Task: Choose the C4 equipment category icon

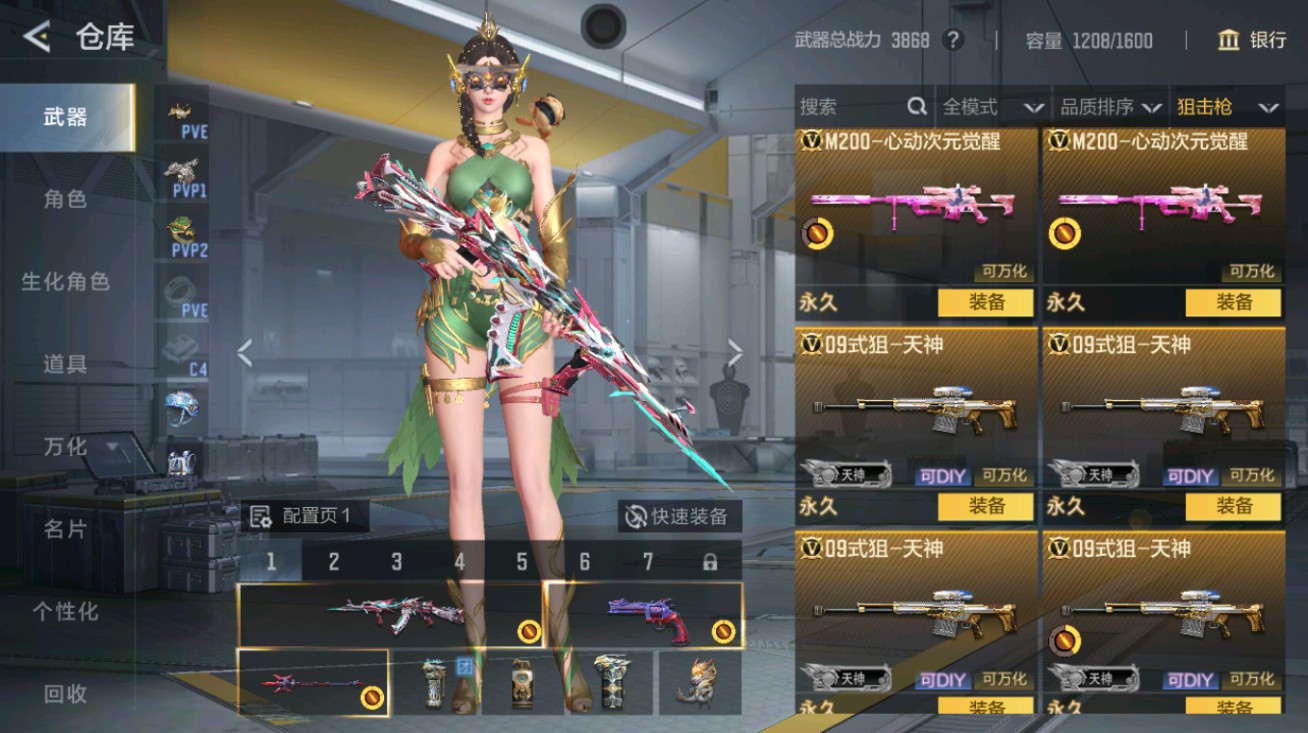Action: click(187, 355)
